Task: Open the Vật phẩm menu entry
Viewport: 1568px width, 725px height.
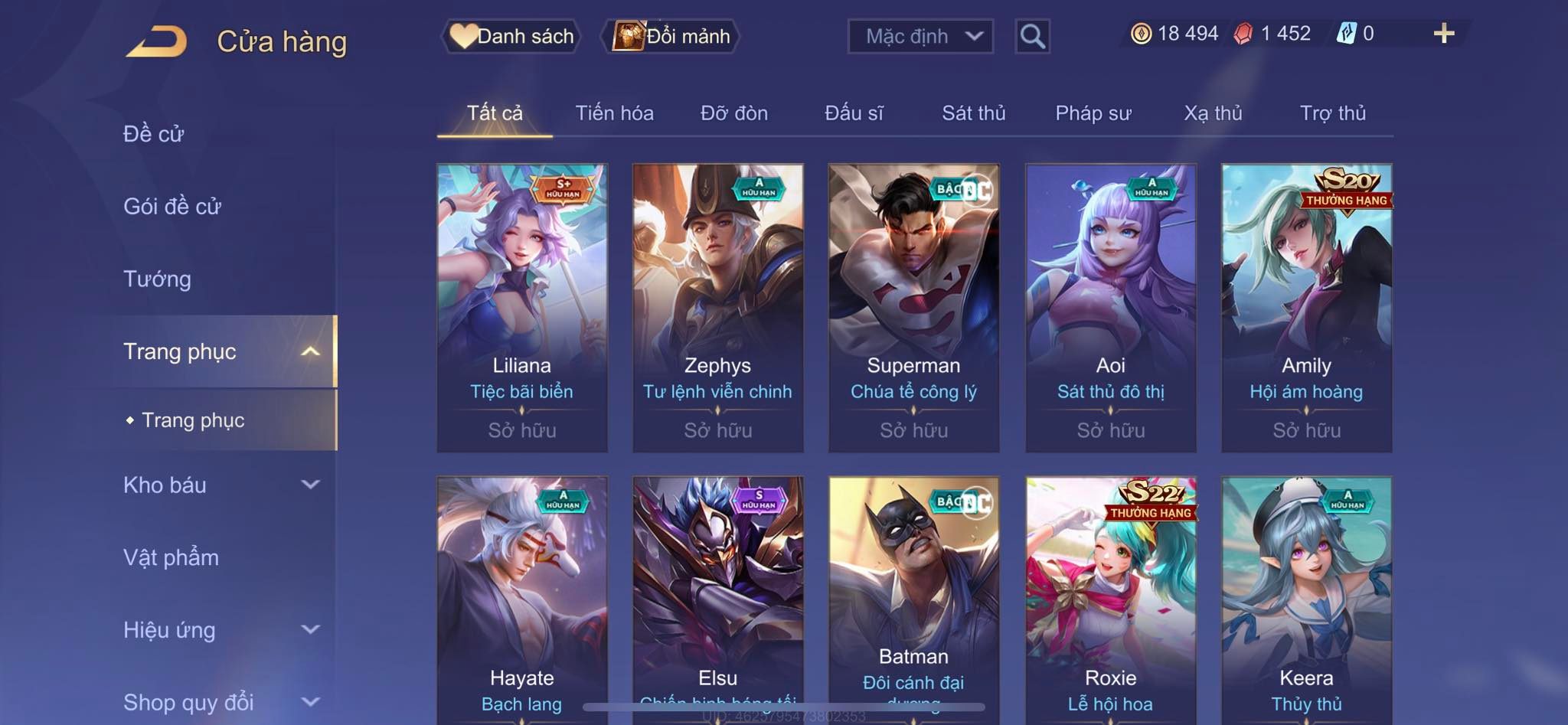Action: (x=171, y=557)
